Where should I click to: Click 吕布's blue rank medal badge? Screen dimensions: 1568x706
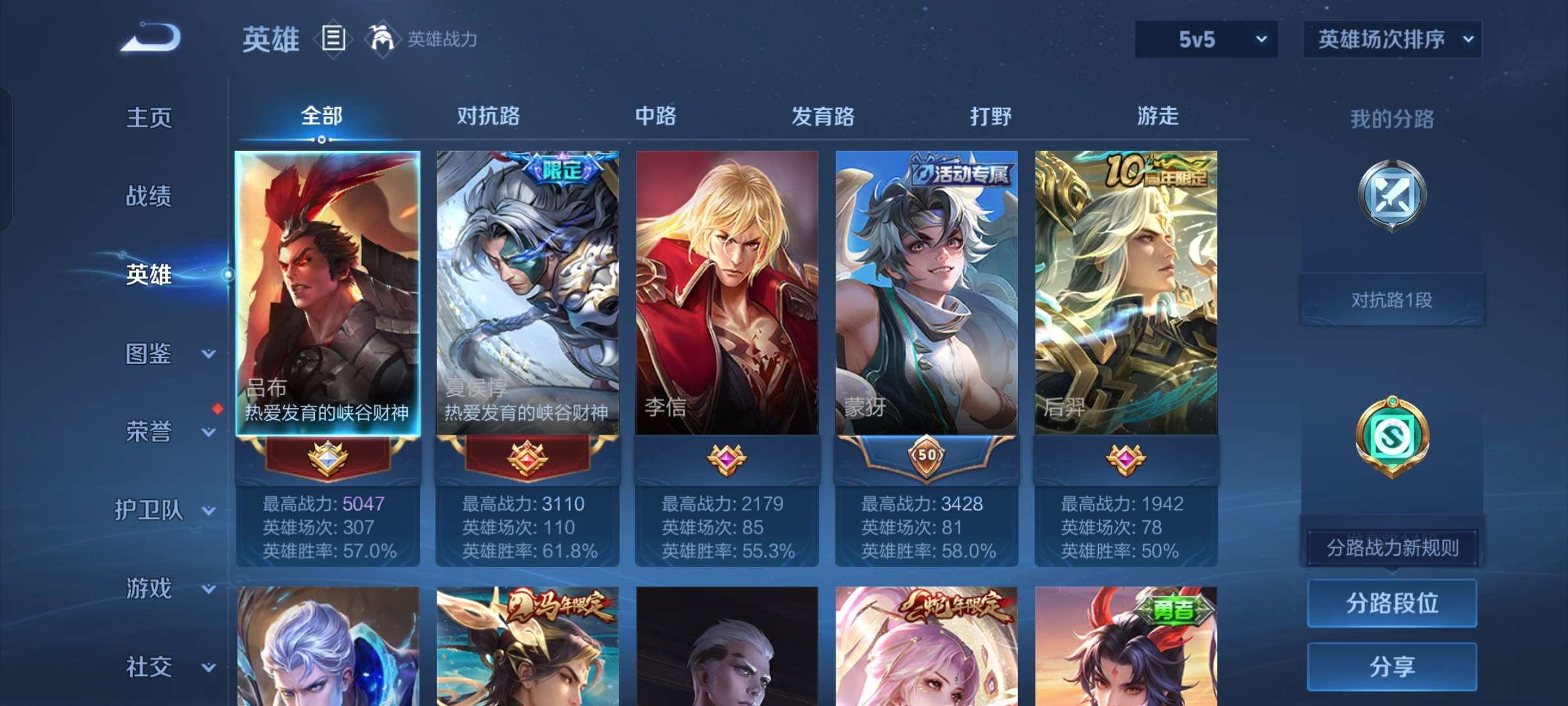[x=328, y=459]
